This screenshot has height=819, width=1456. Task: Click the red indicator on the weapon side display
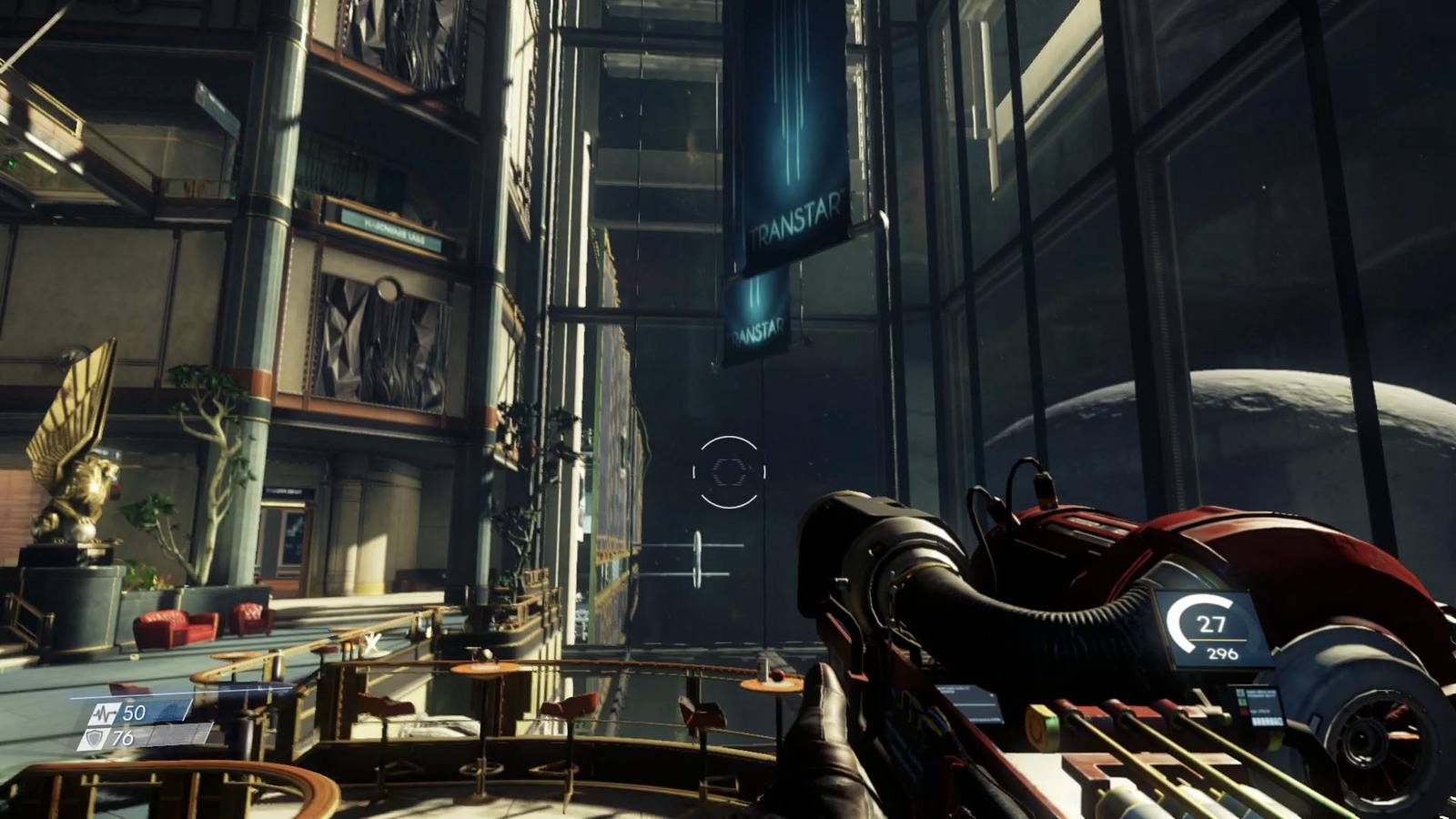(x=1243, y=711)
